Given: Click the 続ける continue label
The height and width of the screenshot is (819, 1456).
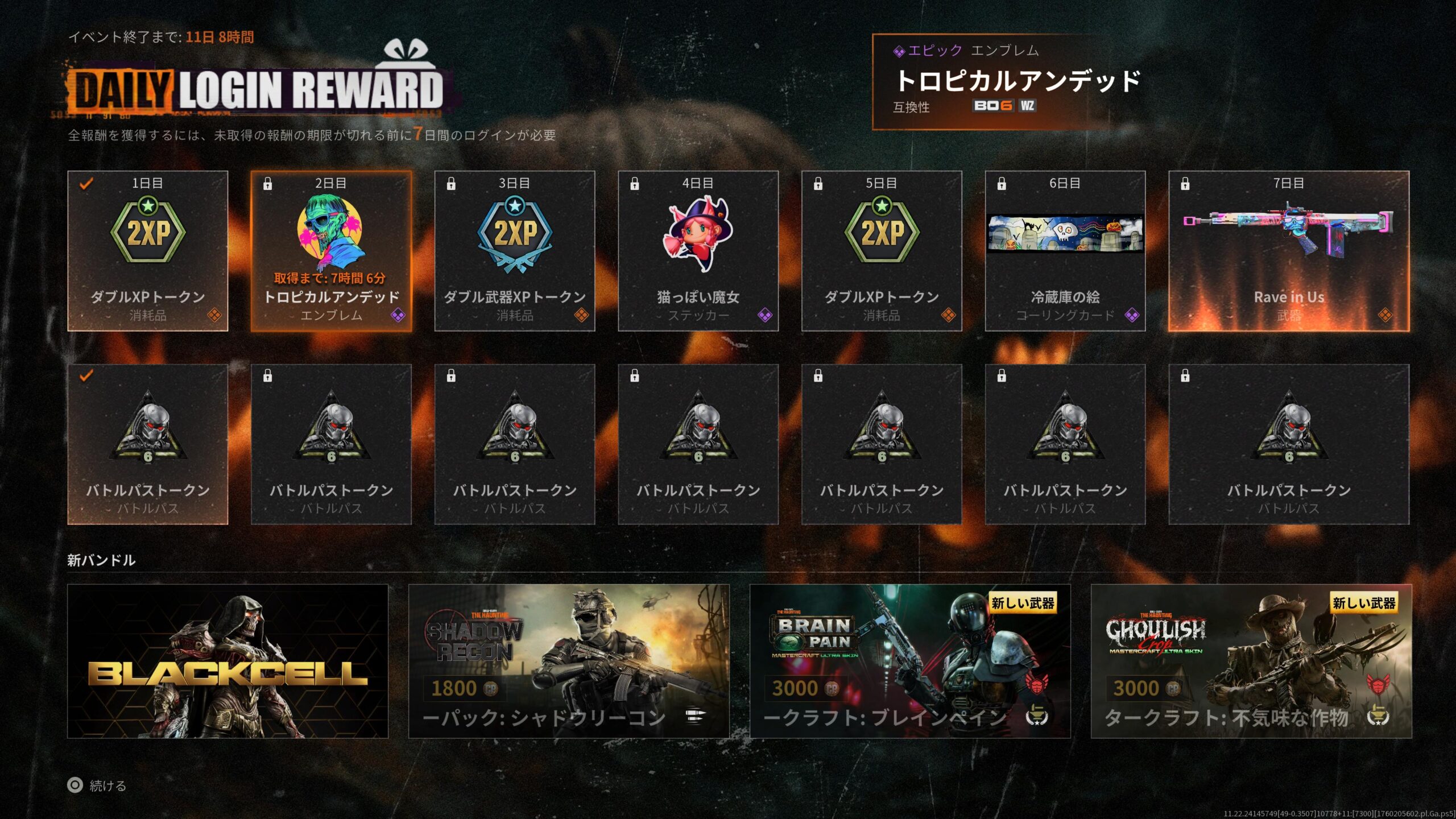Looking at the screenshot, I should (x=107, y=785).
